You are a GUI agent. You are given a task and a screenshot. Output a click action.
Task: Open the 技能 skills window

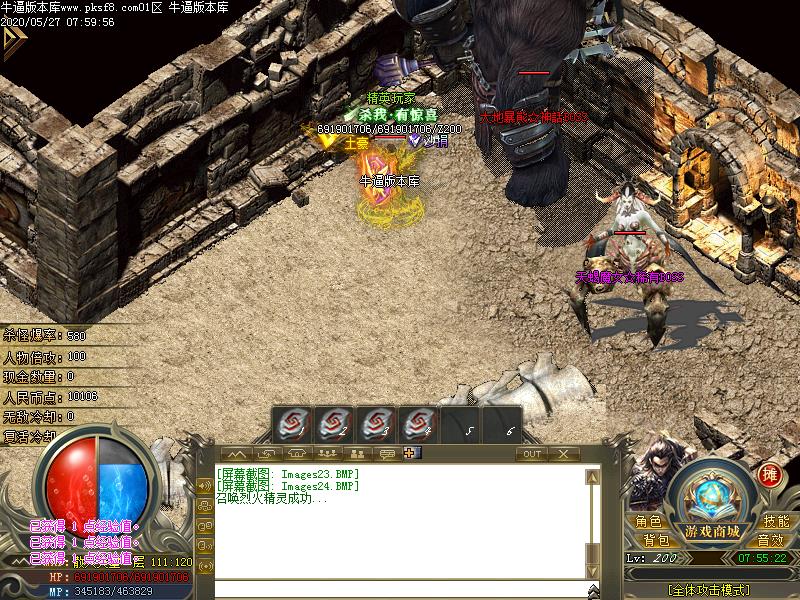click(x=776, y=522)
